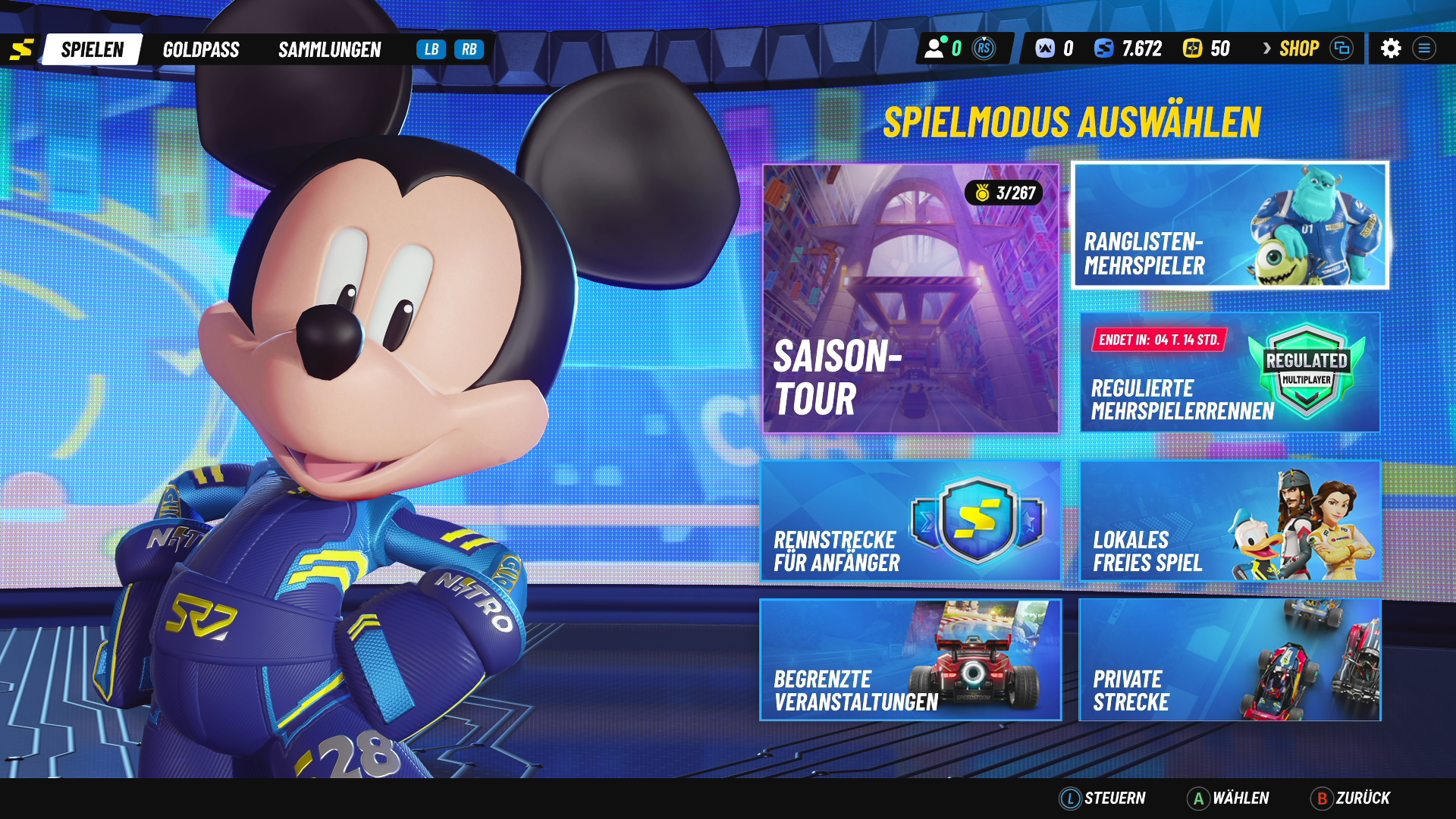Open the Shop

1298,48
